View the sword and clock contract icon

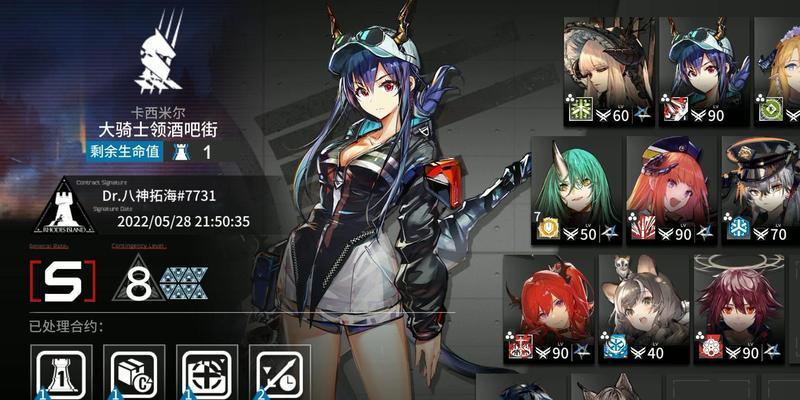279,373
